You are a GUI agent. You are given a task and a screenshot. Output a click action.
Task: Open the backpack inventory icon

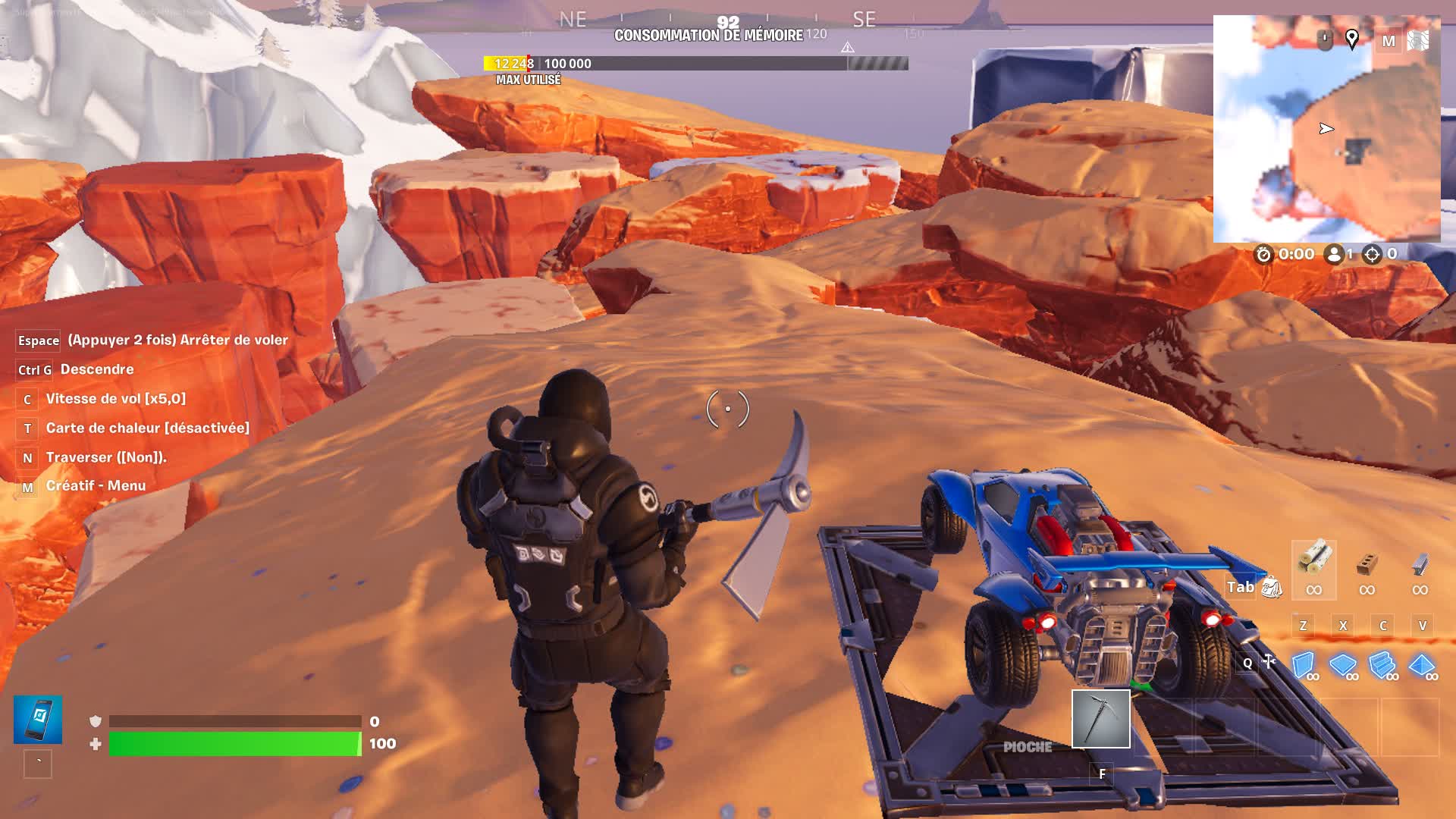(1272, 587)
